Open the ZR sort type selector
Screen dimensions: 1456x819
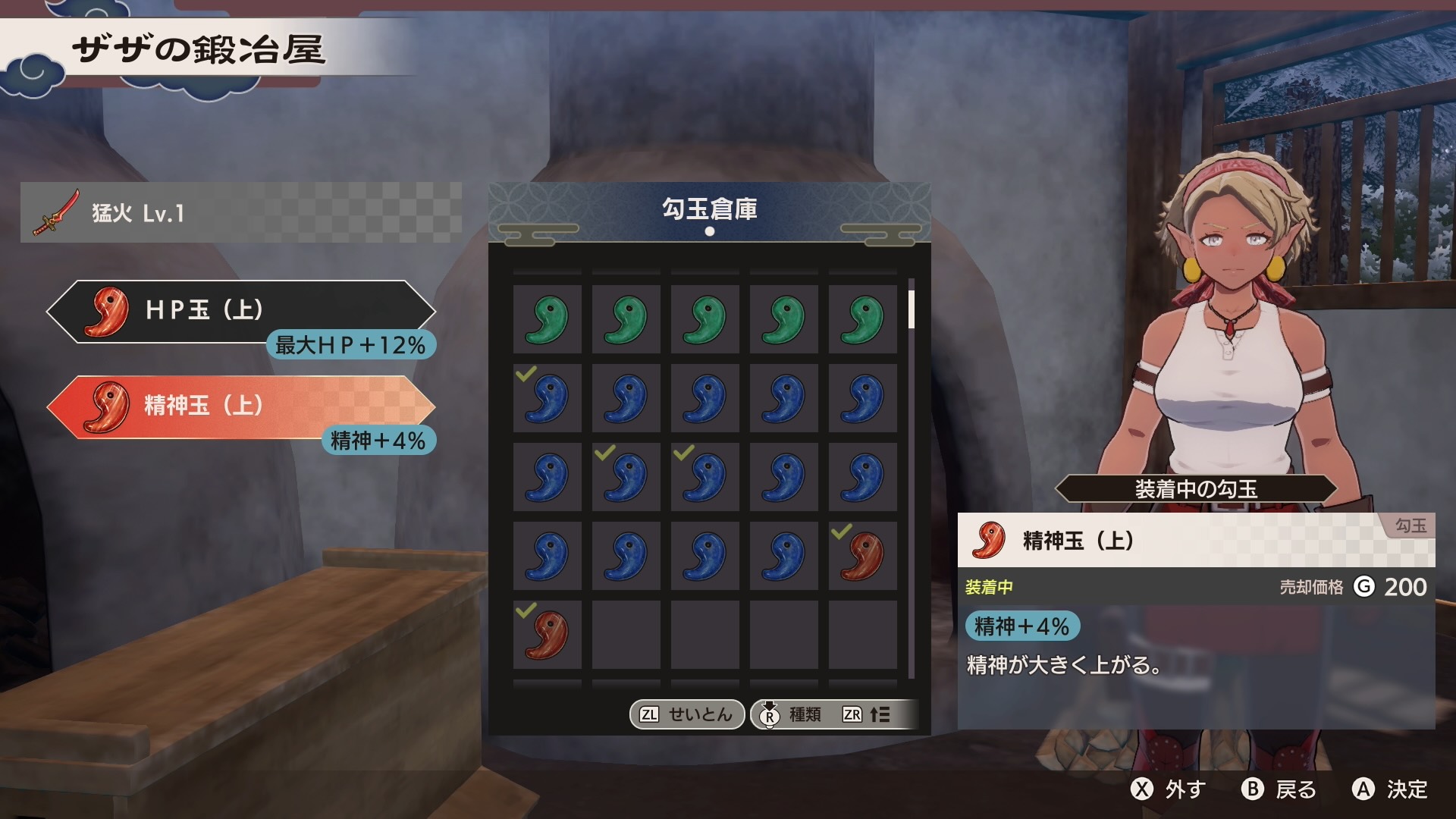coord(853,714)
